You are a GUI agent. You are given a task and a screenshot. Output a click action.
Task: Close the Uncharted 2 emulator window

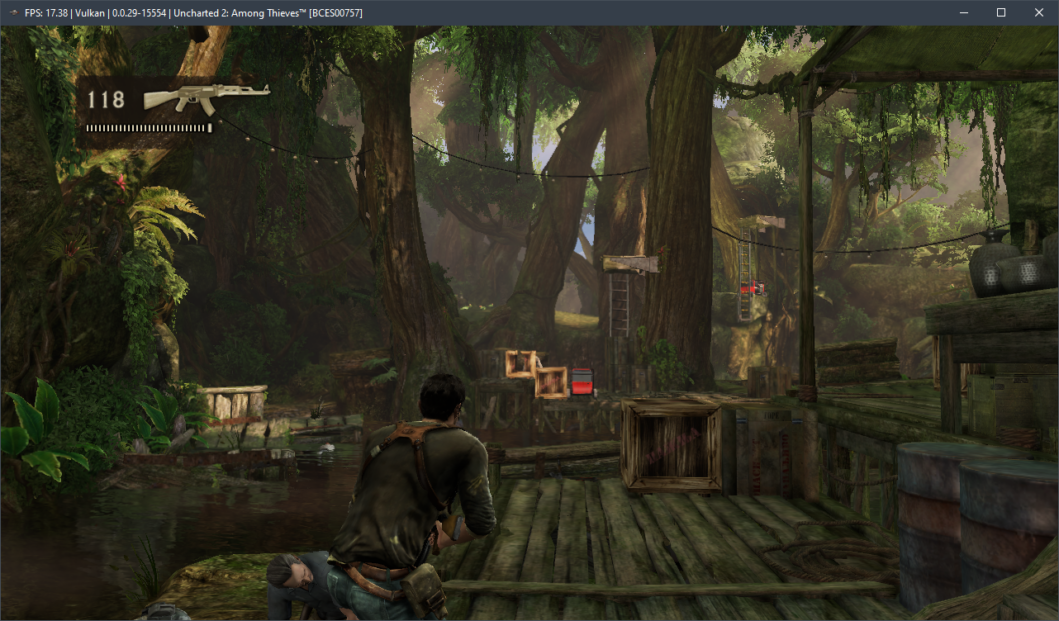pos(1038,12)
